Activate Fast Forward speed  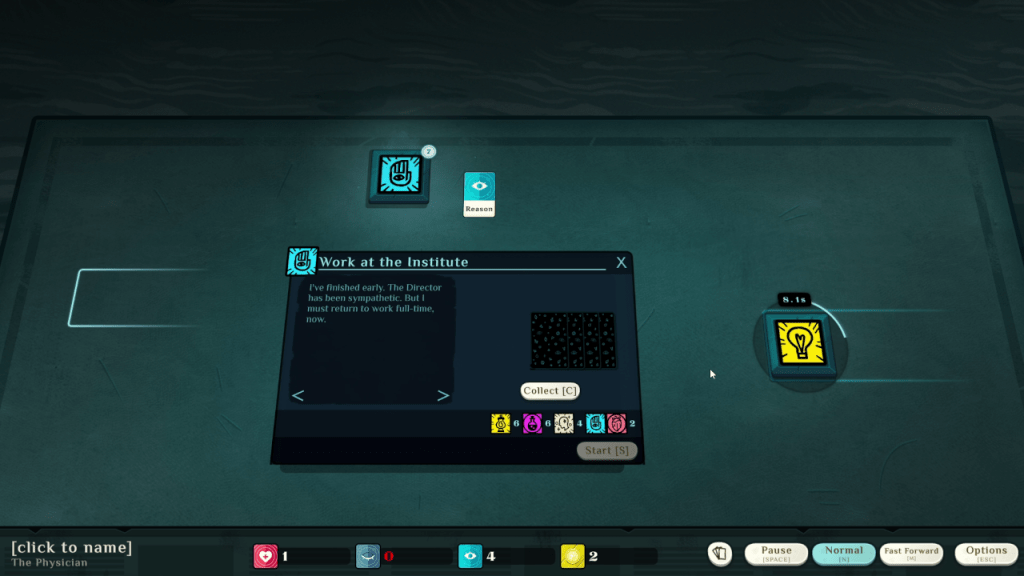point(911,553)
